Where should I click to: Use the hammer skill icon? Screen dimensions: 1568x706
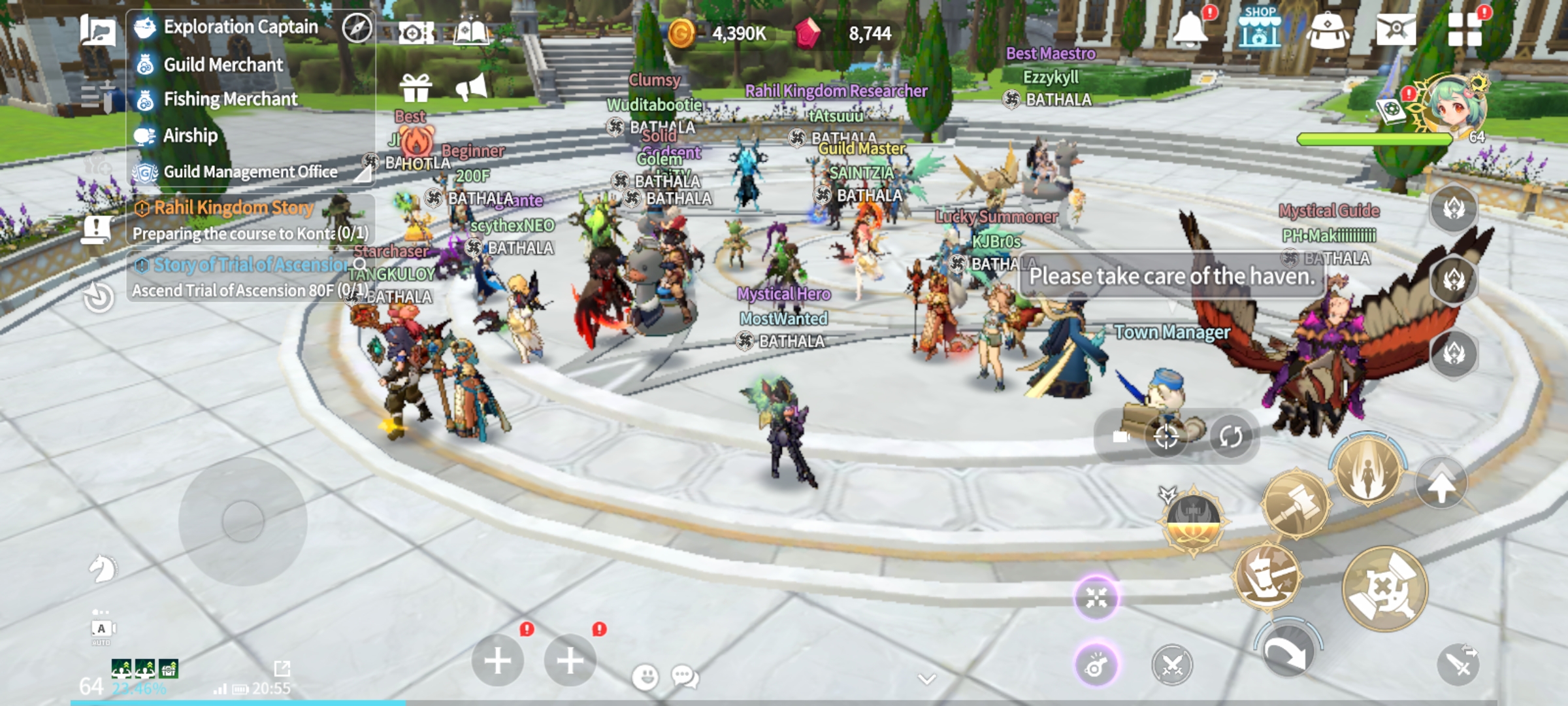click(x=1295, y=504)
